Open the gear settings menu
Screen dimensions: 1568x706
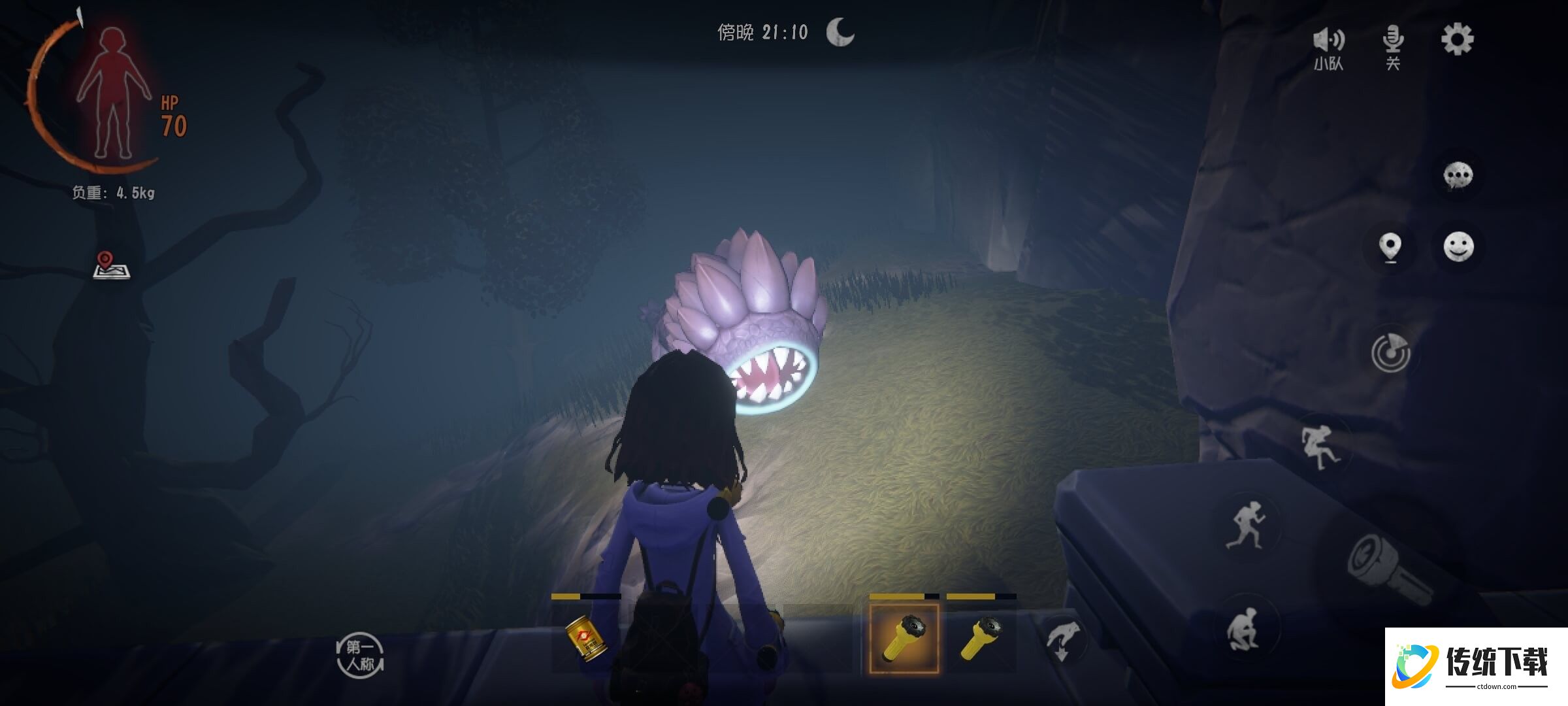click(1457, 40)
